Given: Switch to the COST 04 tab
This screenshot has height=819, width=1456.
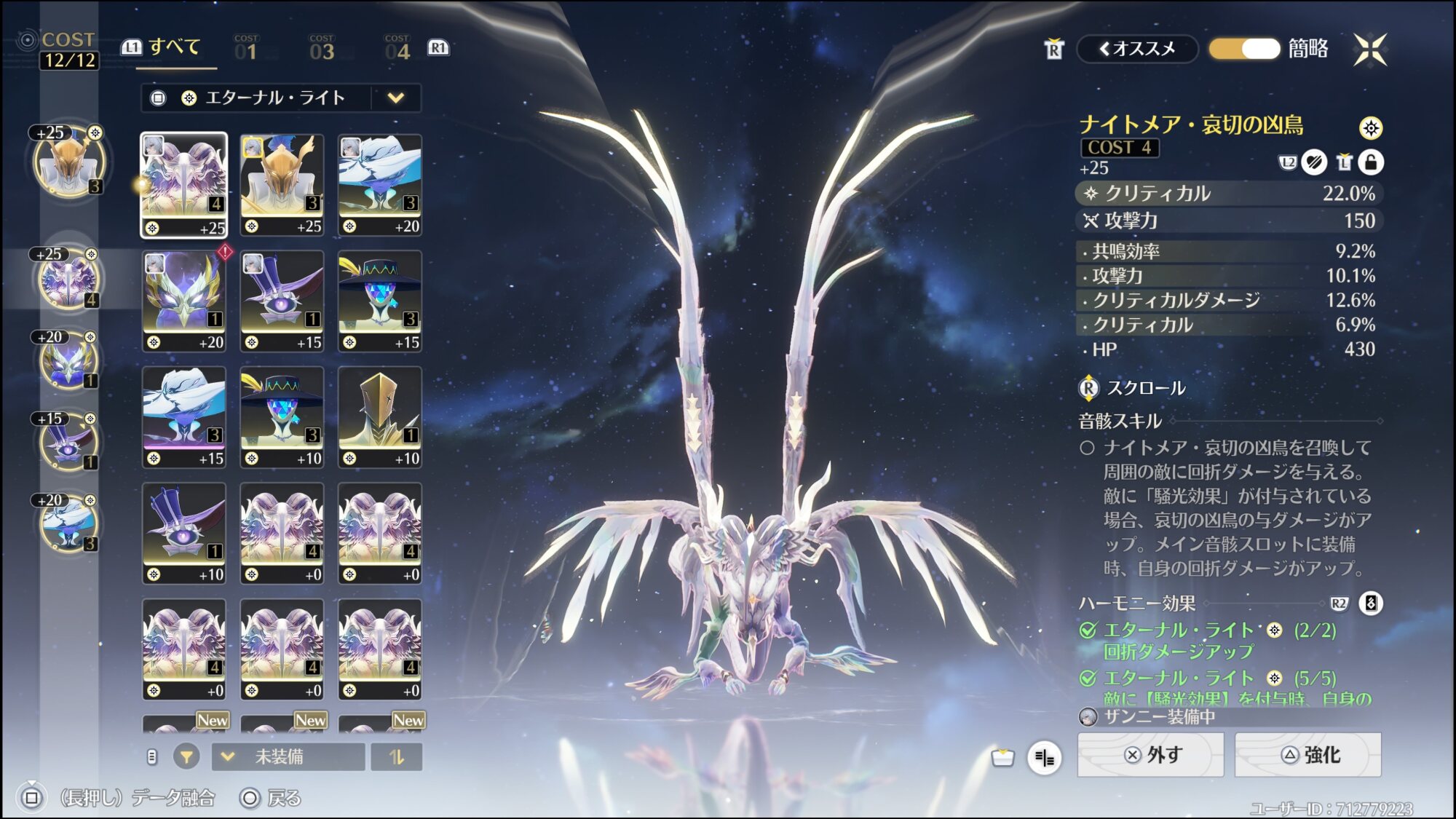Looking at the screenshot, I should [x=397, y=48].
